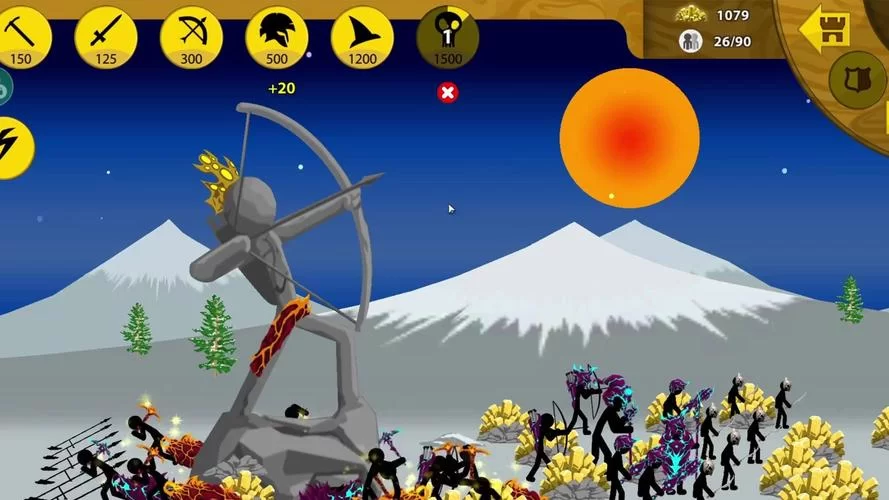Select the Spearton helmet unit button
This screenshot has width=889, height=500.
[276, 36]
